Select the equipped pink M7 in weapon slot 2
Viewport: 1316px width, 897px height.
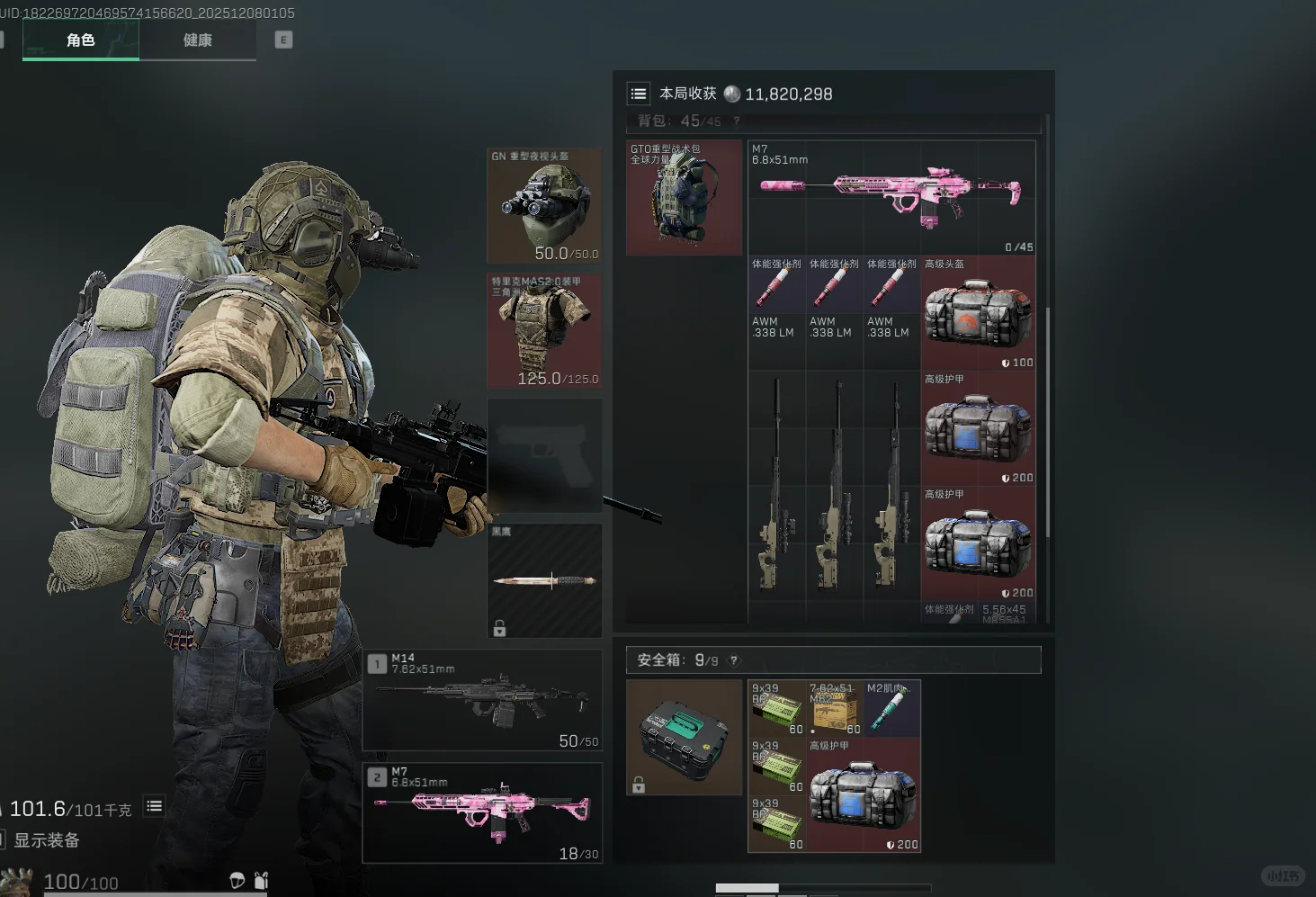click(483, 813)
